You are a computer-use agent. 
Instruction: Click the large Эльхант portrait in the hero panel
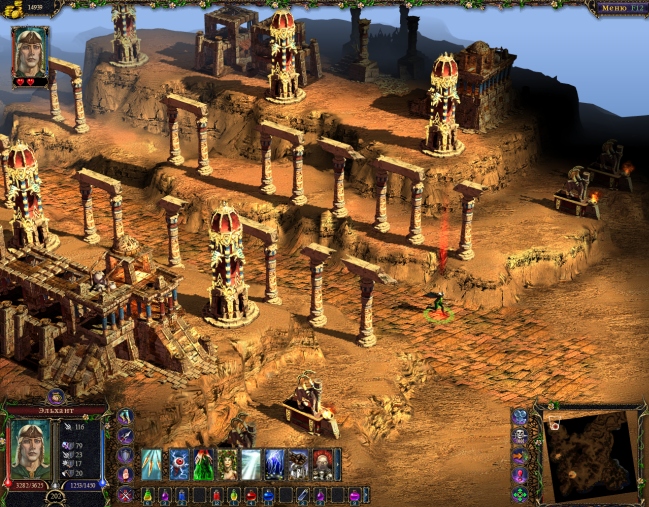tap(29, 449)
